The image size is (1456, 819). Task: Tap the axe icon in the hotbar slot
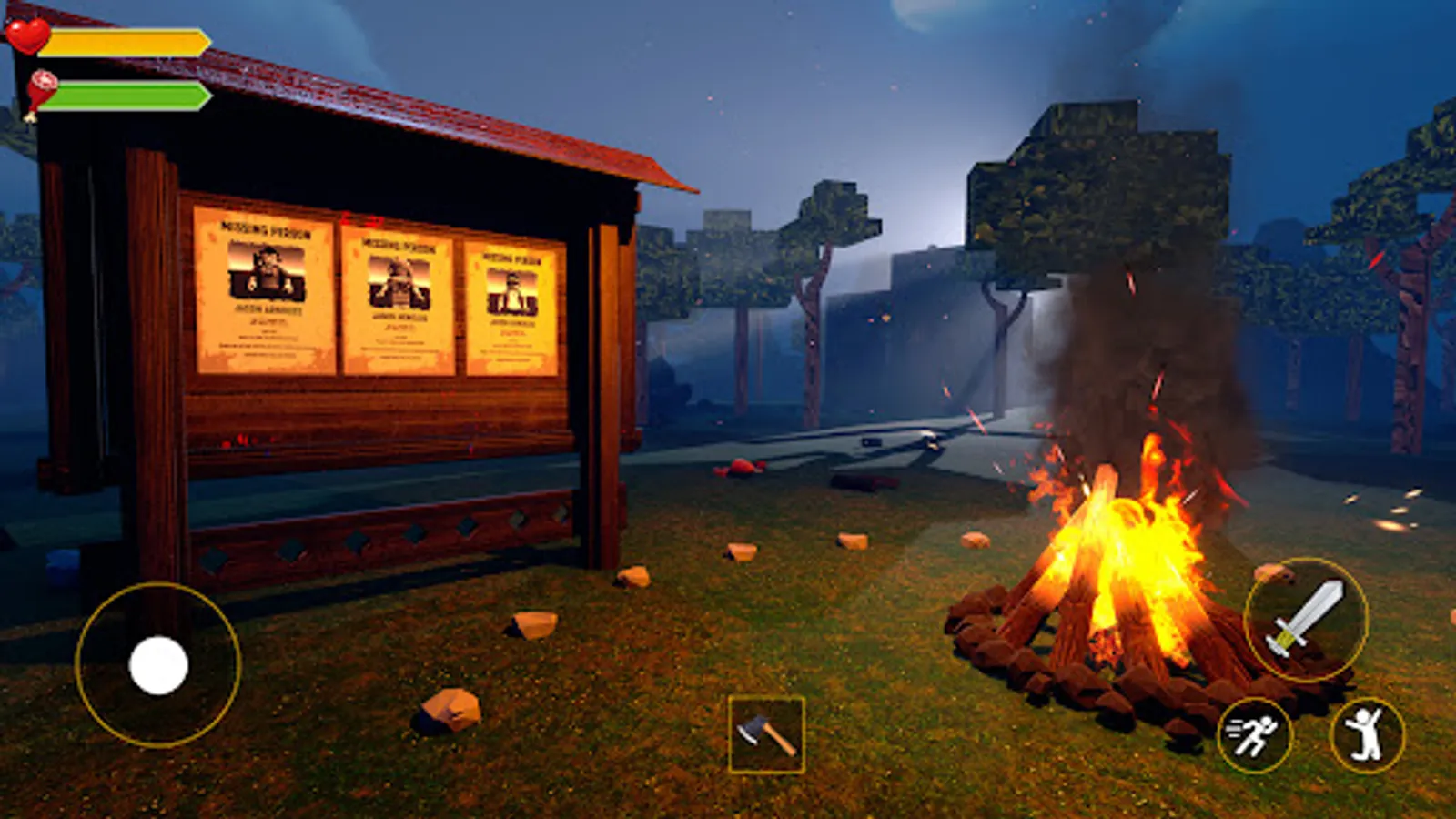click(x=769, y=733)
